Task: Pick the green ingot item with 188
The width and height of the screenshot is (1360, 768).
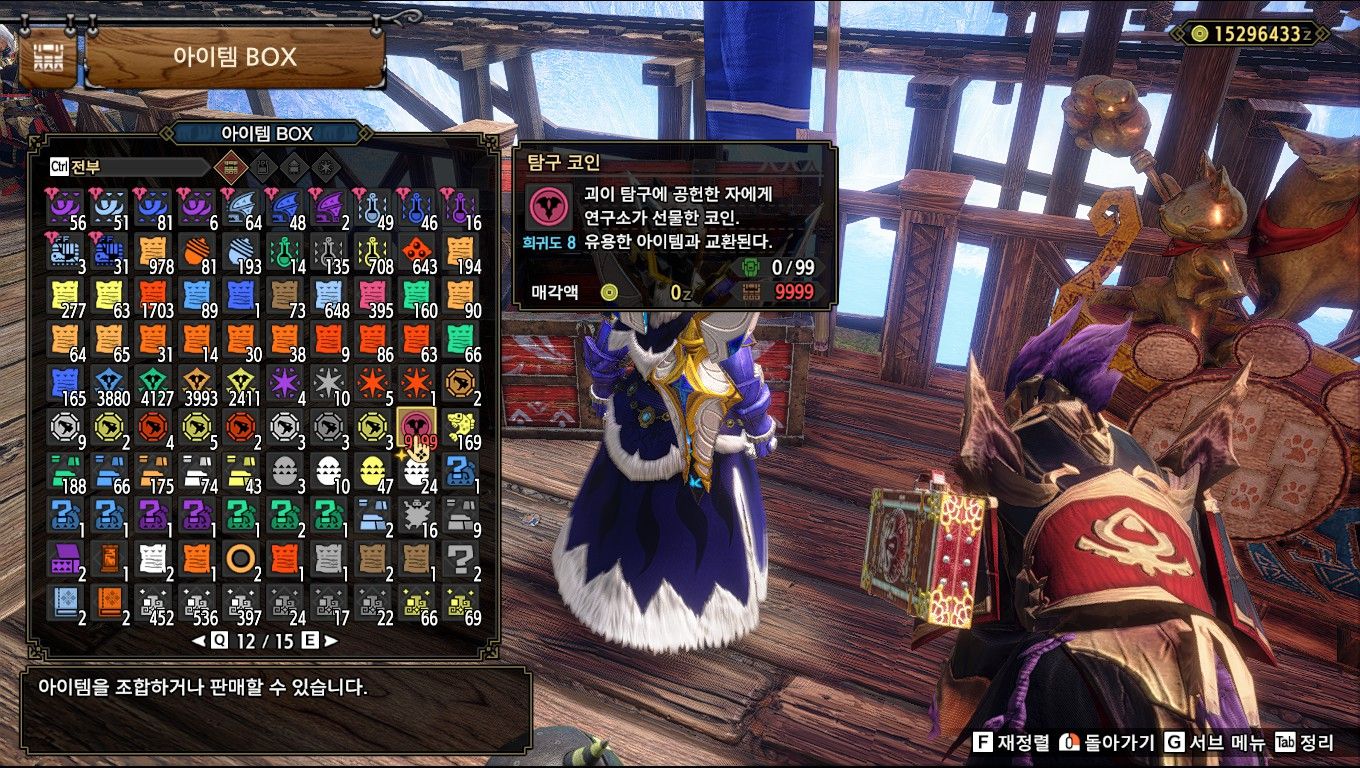Action: pyautogui.click(x=65, y=472)
